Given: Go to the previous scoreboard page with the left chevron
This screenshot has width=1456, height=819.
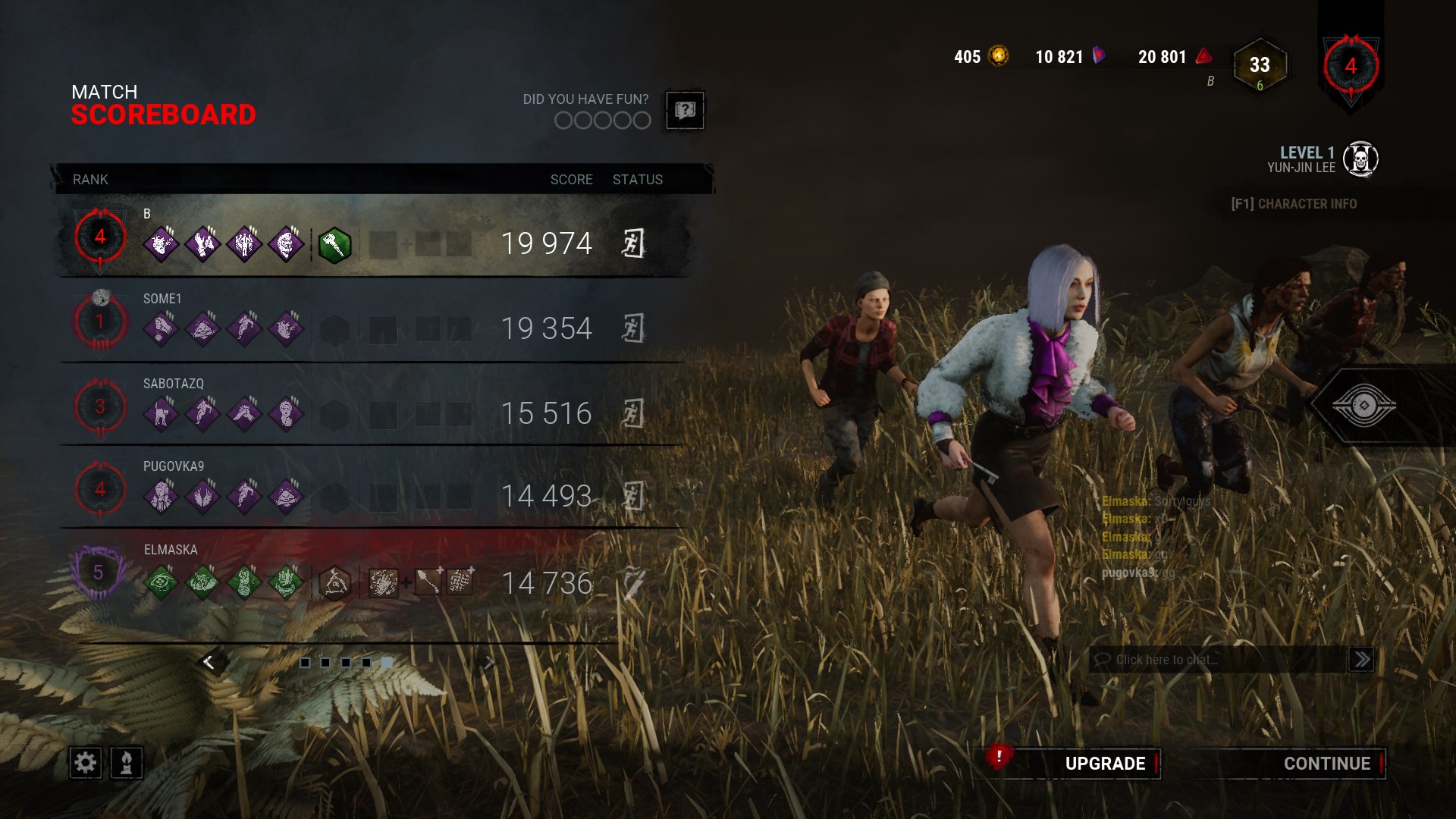Looking at the screenshot, I should [x=208, y=661].
